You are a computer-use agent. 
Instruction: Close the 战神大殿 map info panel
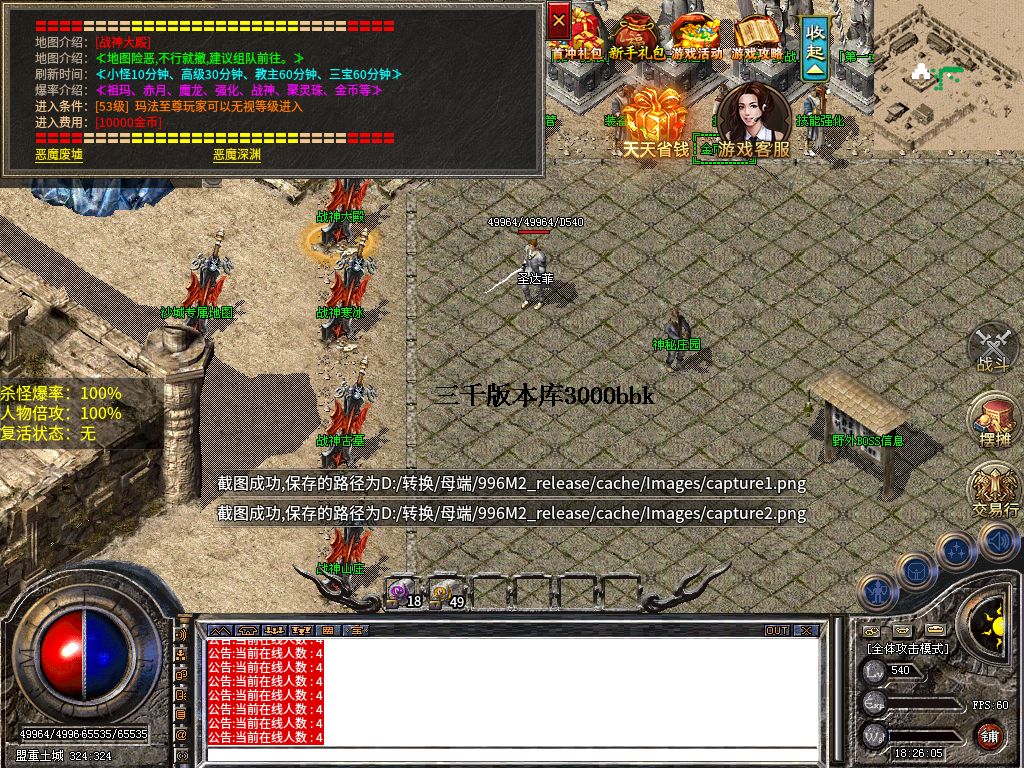tap(559, 19)
